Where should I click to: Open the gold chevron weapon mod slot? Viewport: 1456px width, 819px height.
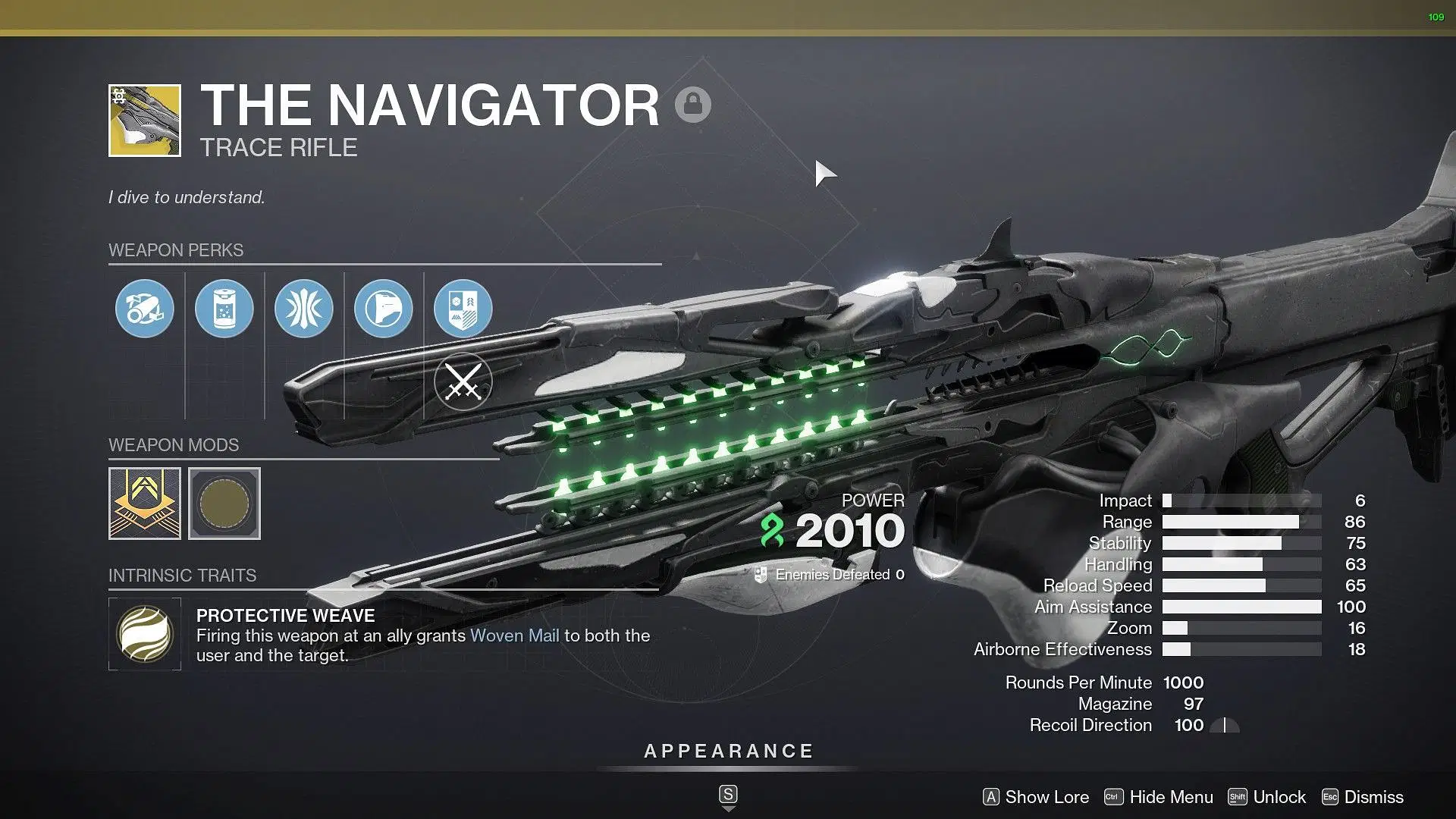tap(145, 504)
